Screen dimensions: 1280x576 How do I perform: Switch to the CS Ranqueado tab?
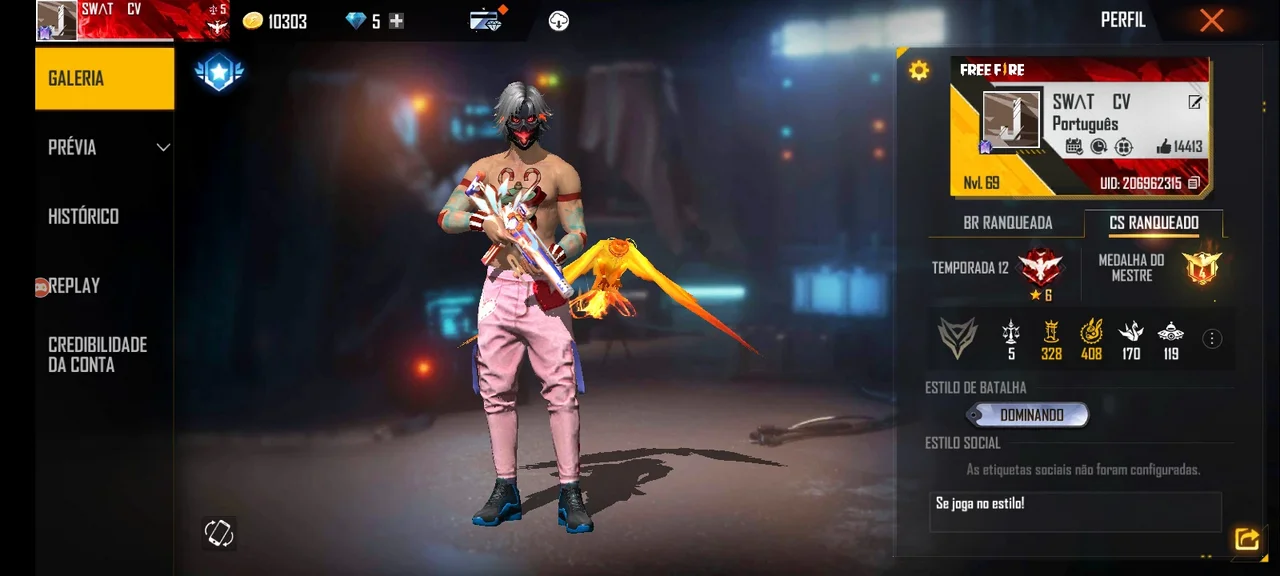1154,223
